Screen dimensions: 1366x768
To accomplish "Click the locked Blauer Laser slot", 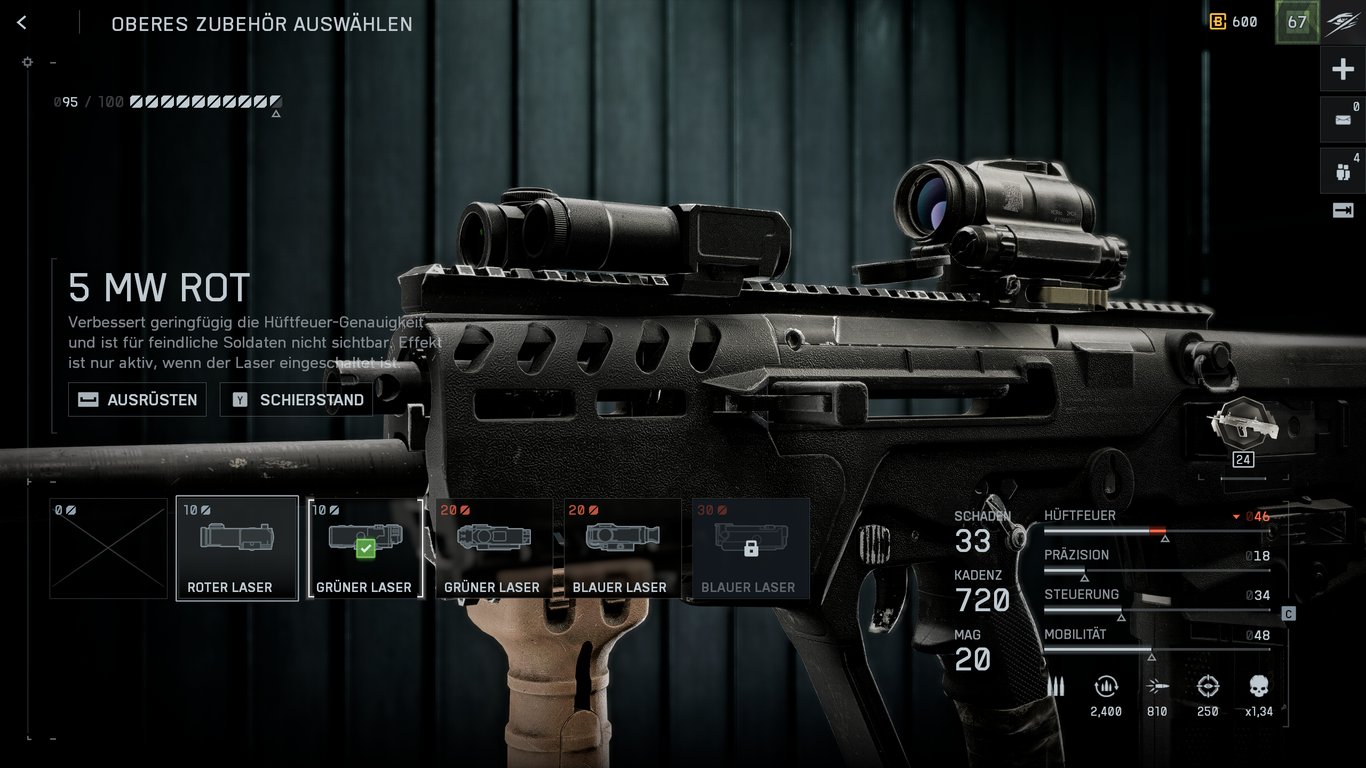I will [x=750, y=548].
